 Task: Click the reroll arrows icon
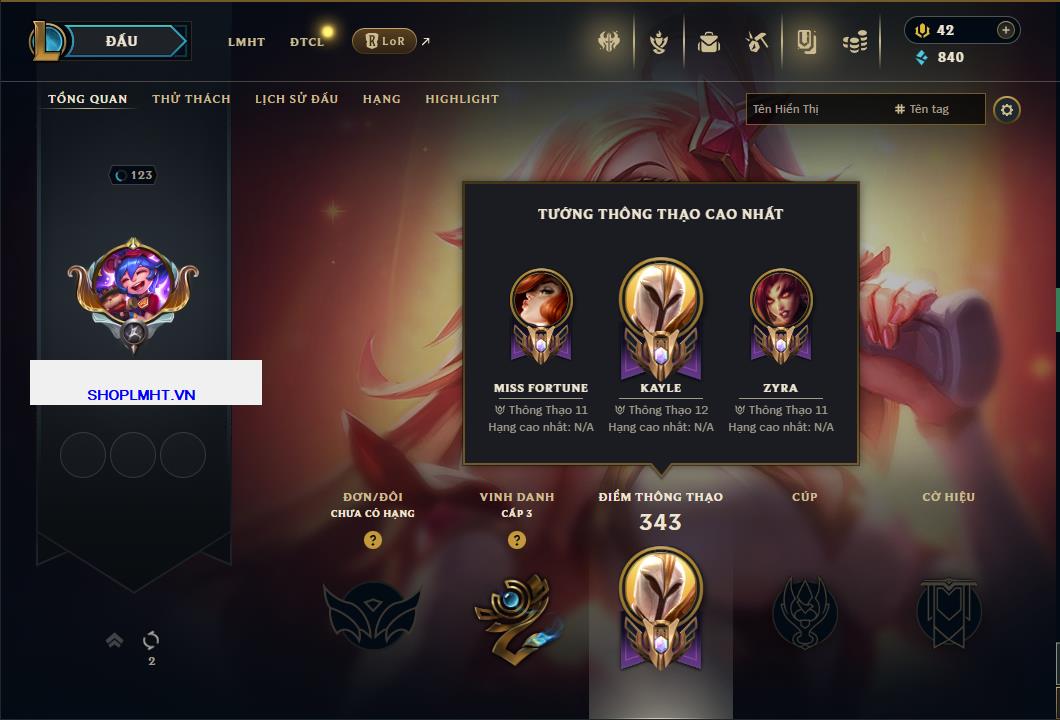(152, 640)
